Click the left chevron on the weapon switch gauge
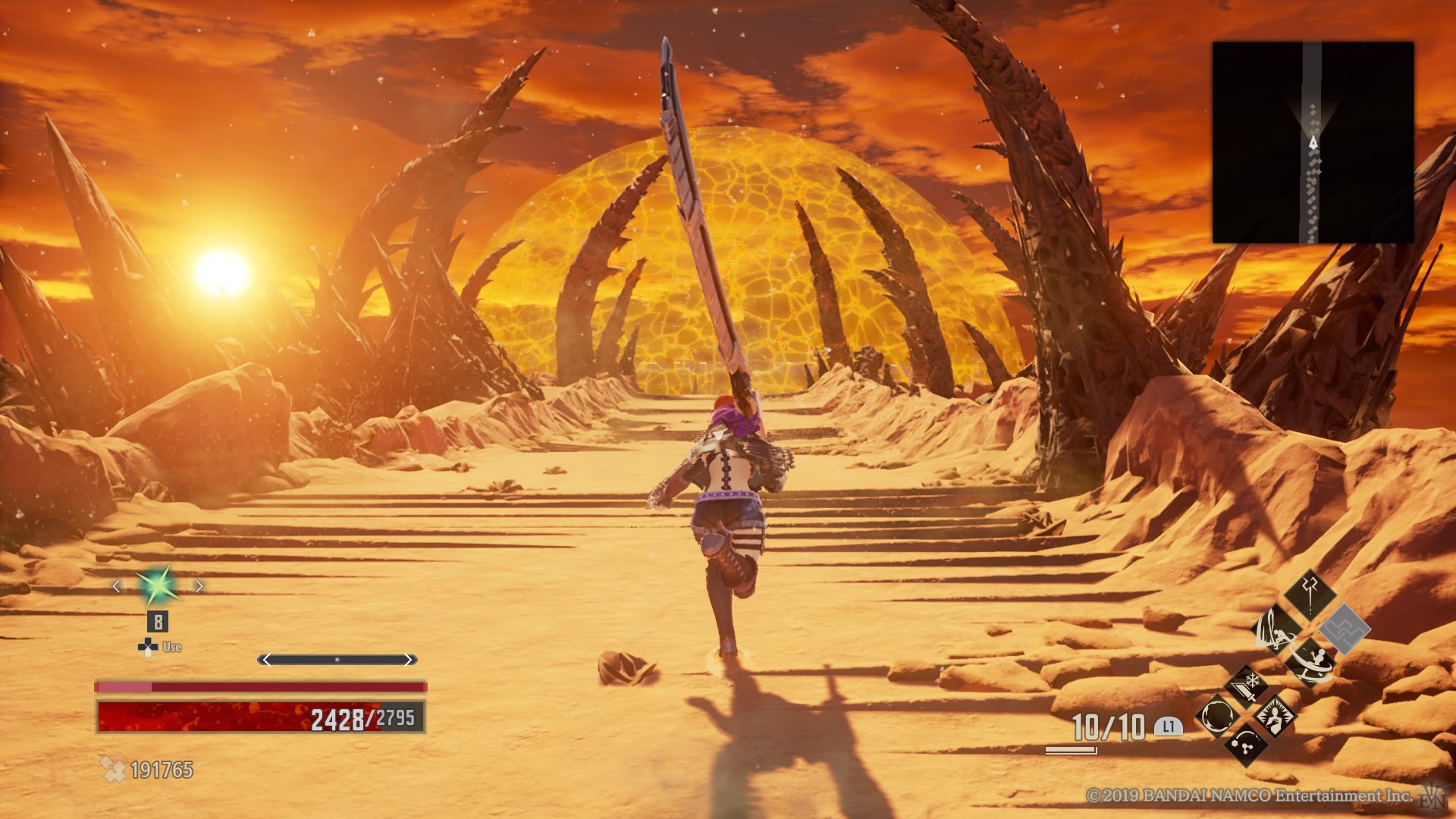The image size is (1456, 819). pyautogui.click(x=265, y=659)
